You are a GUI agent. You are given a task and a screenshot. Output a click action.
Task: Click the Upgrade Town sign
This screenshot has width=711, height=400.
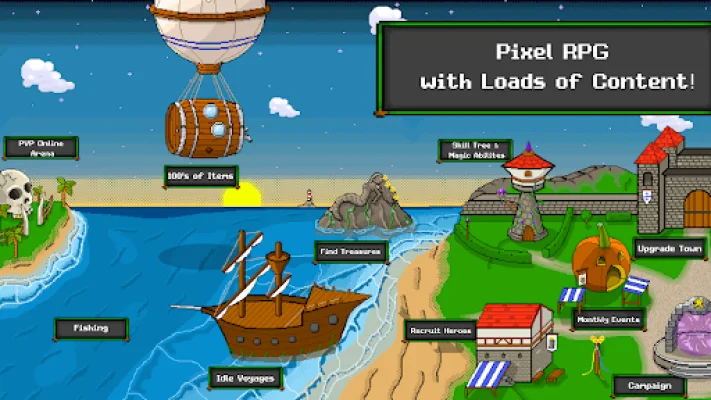pyautogui.click(x=671, y=249)
